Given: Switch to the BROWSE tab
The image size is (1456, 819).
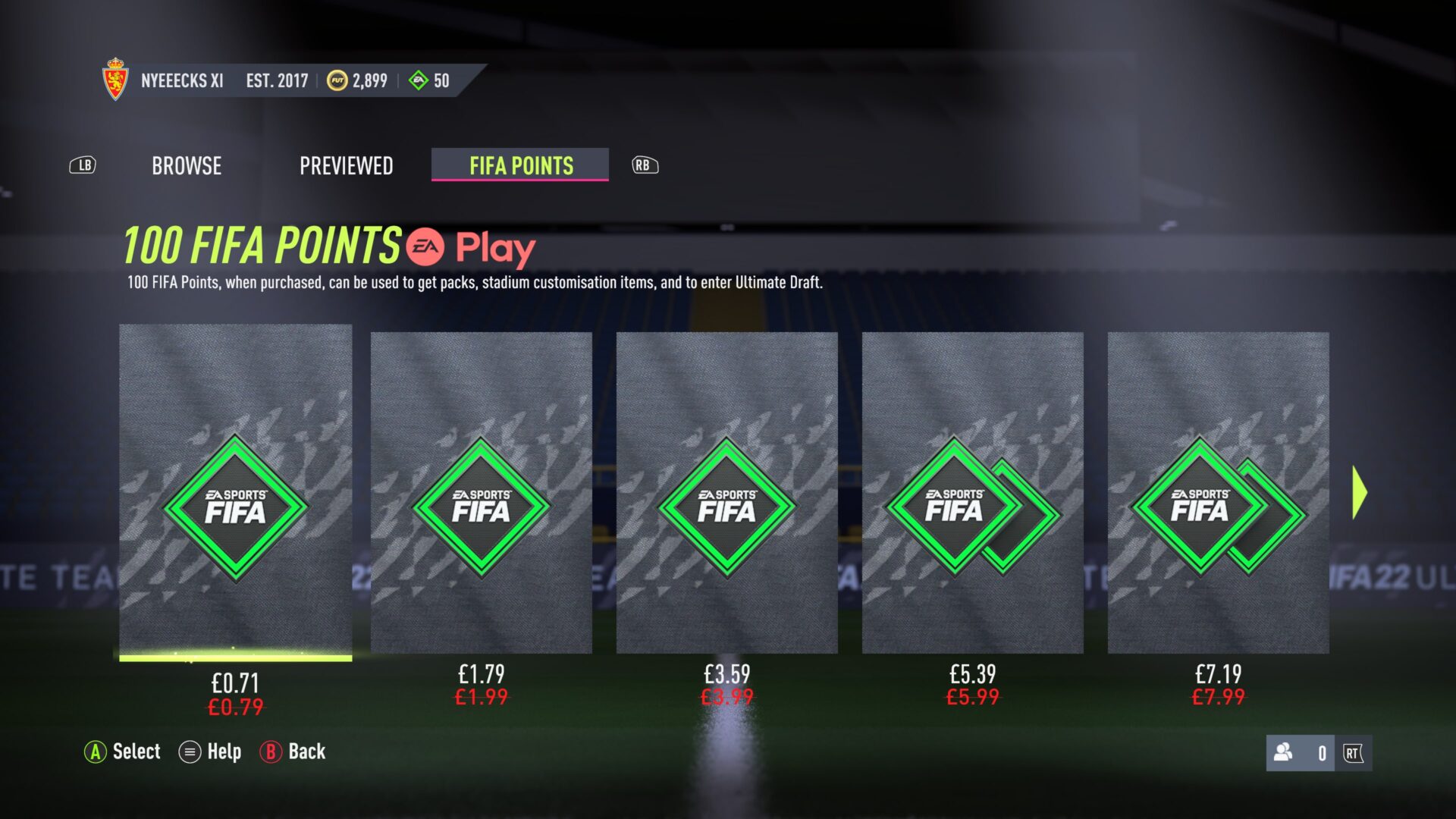Looking at the screenshot, I should pos(186,165).
